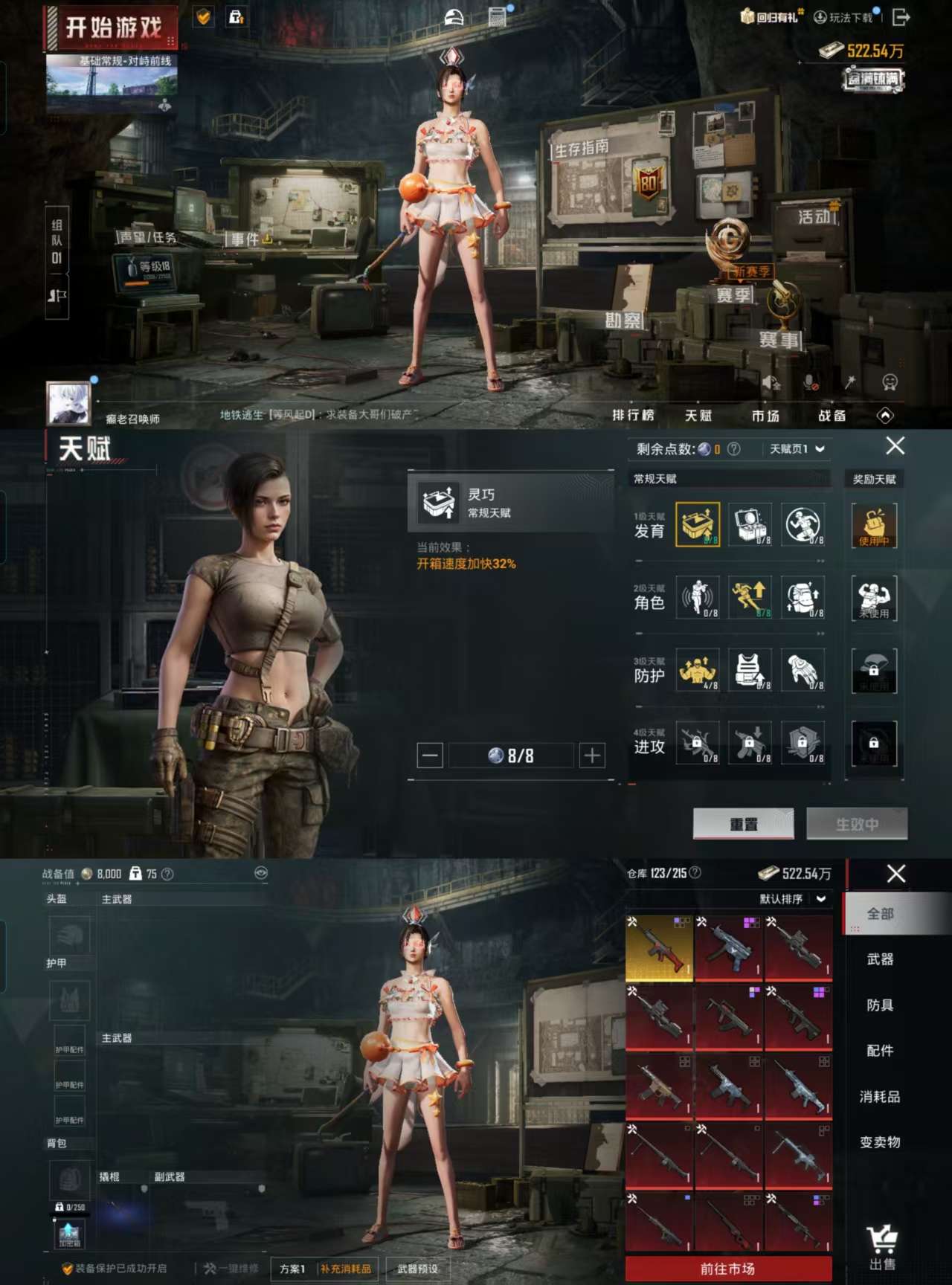
Task: Select the backpack capacity talent icon
Action: point(805,599)
